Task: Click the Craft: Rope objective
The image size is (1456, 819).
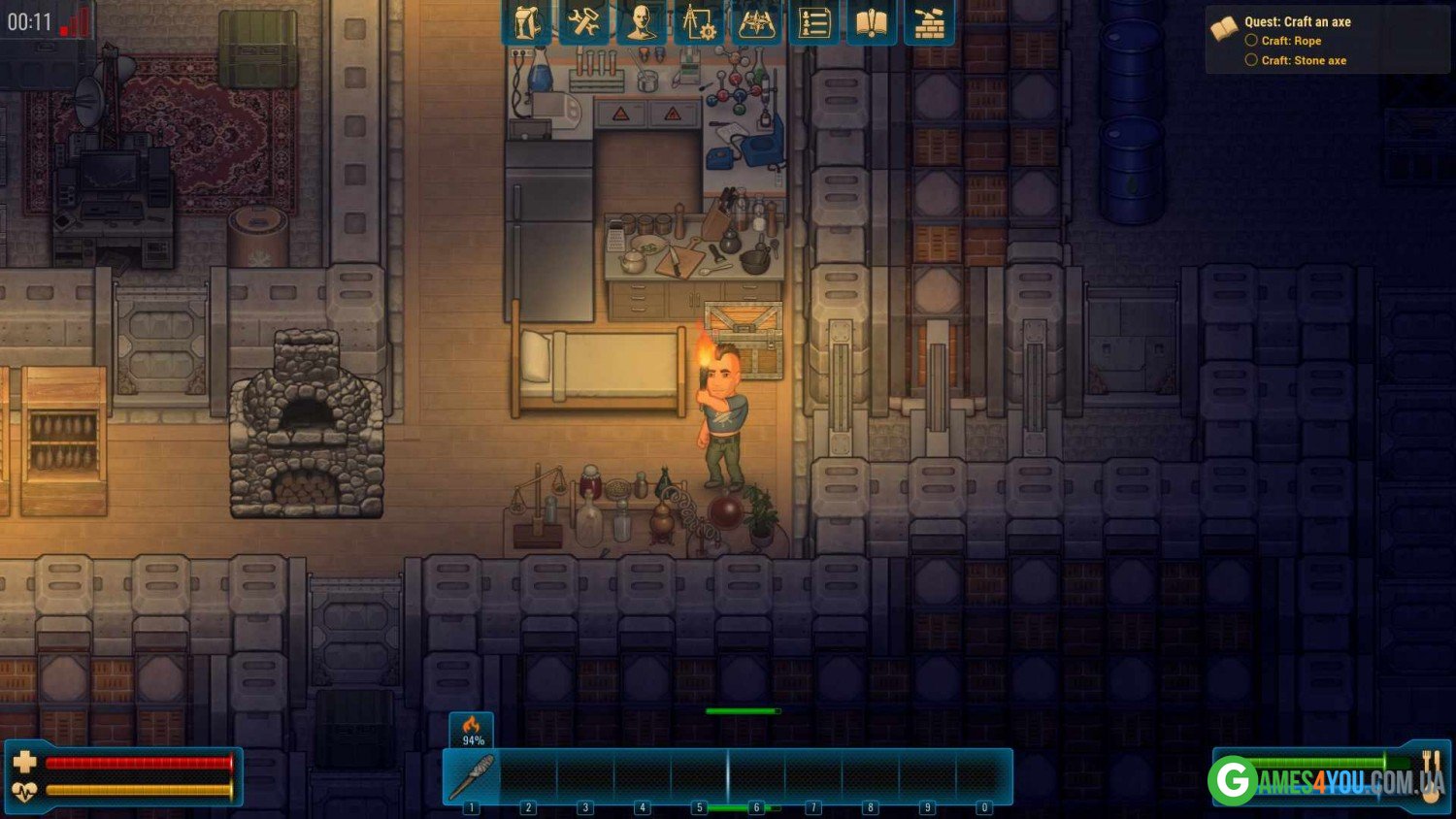Action: (x=1291, y=41)
